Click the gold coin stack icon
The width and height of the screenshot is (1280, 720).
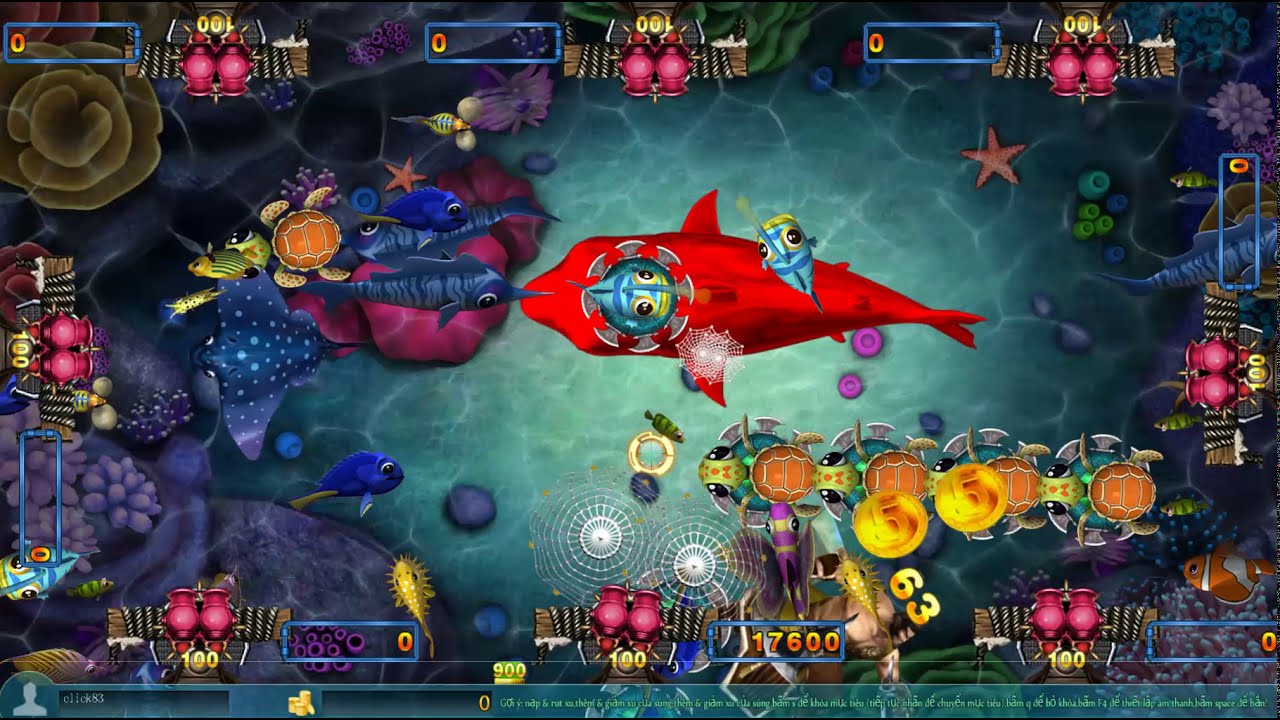tap(301, 702)
